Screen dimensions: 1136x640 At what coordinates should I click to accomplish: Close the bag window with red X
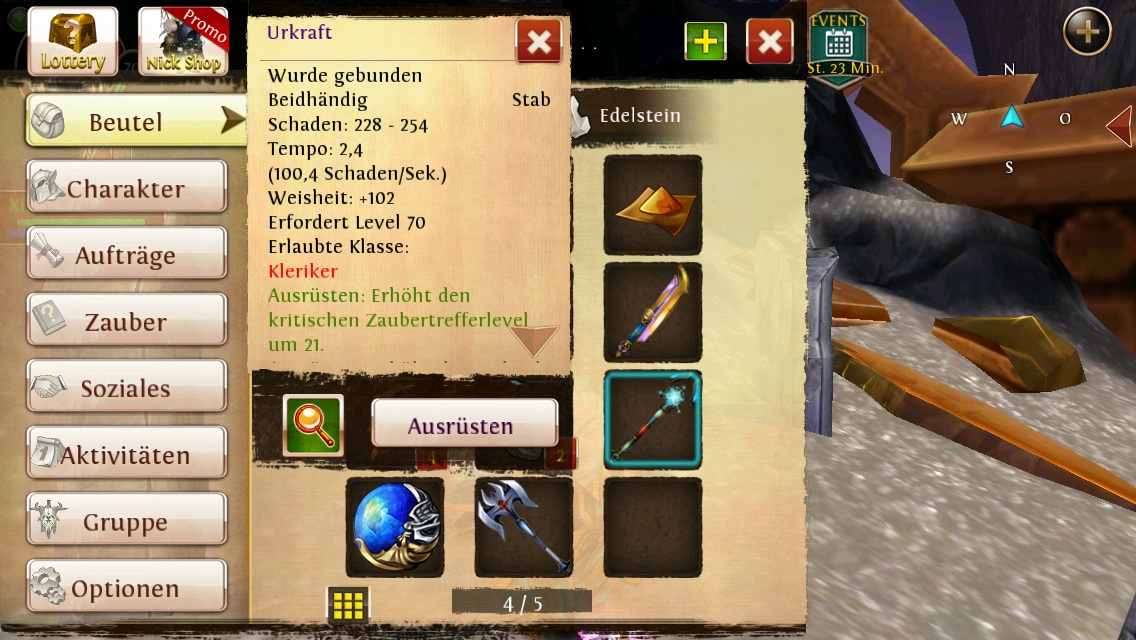[769, 42]
